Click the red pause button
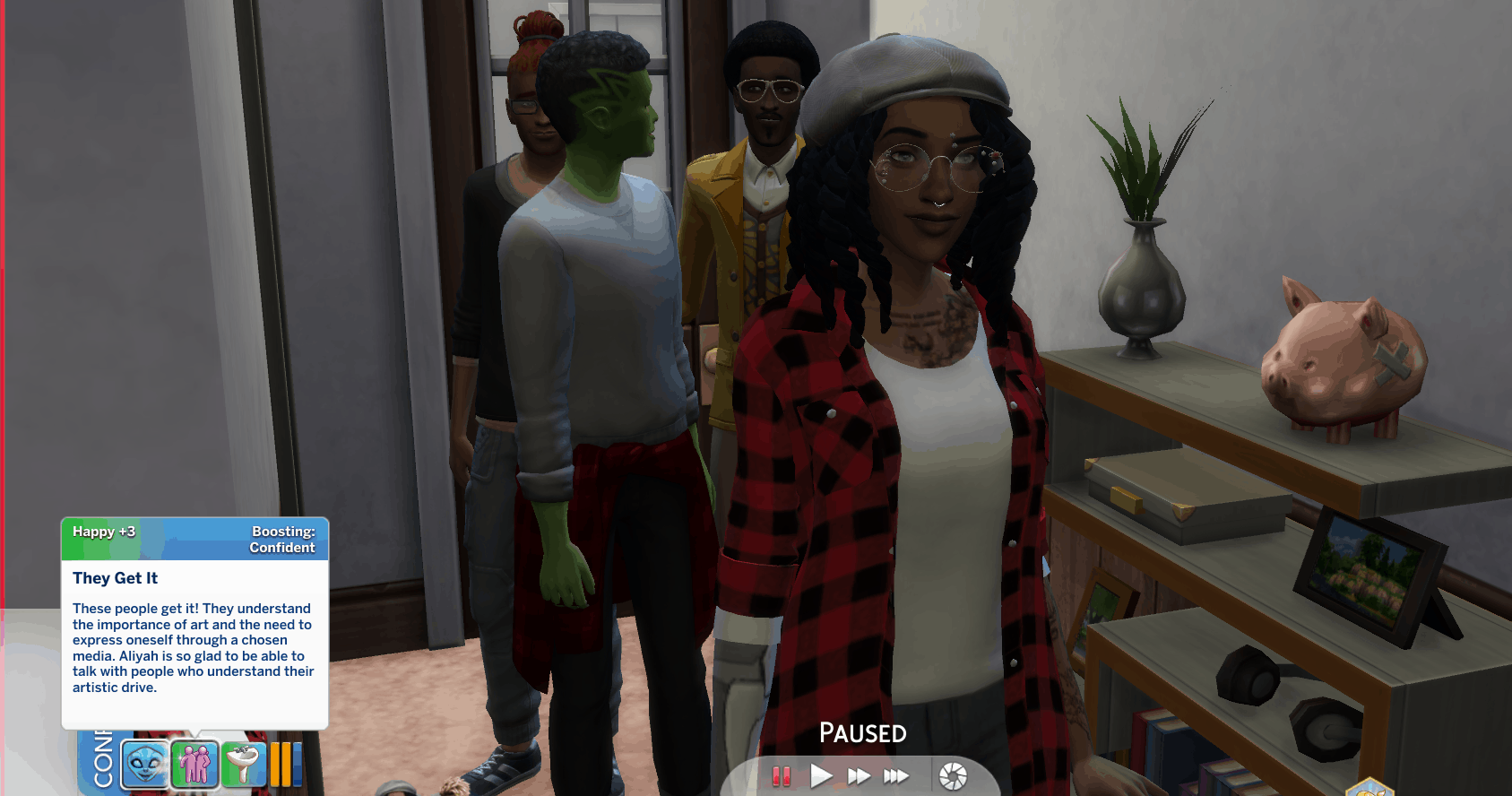Image resolution: width=1512 pixels, height=796 pixels. click(782, 776)
